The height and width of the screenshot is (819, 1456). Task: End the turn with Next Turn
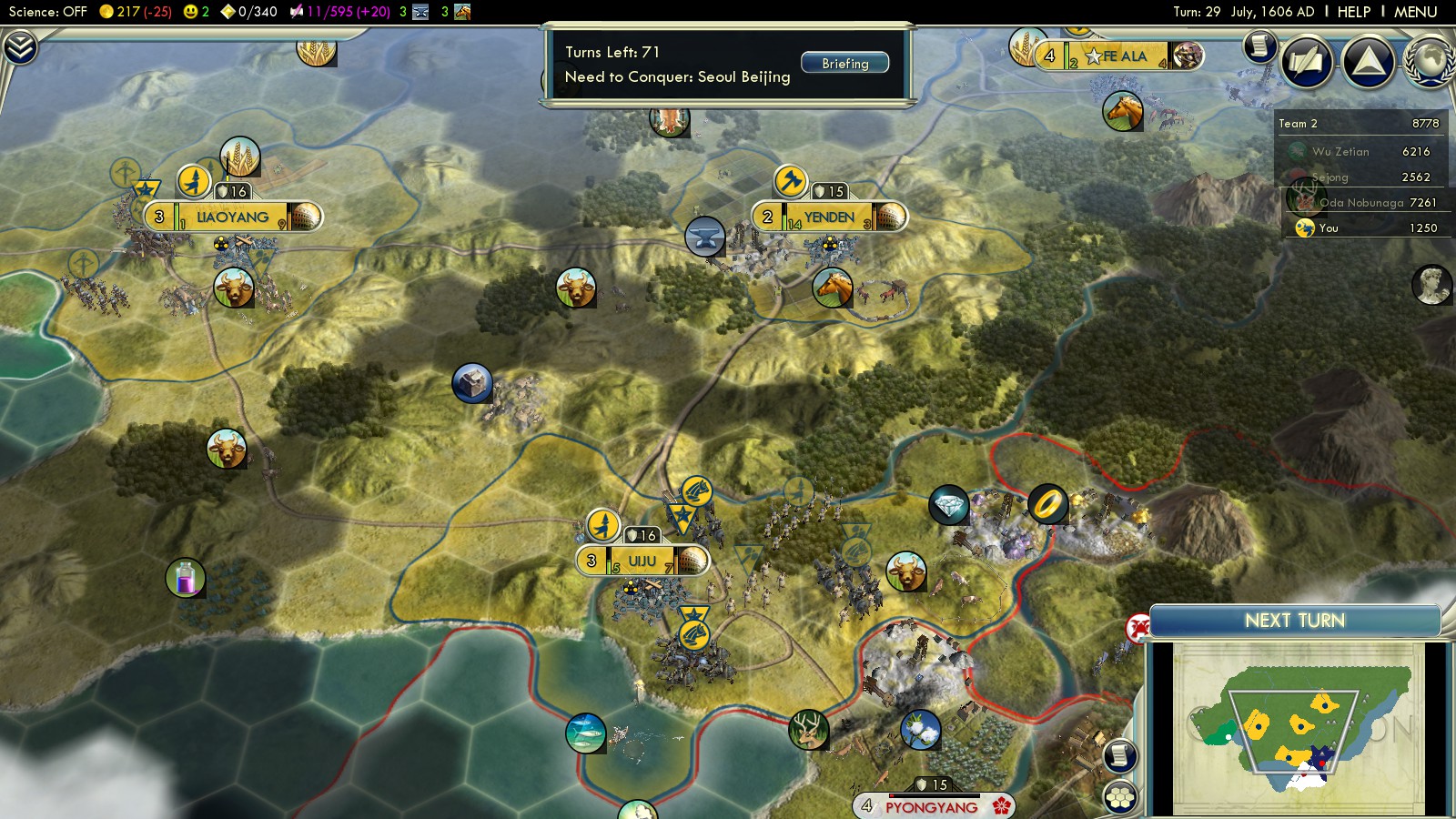coord(1294,621)
